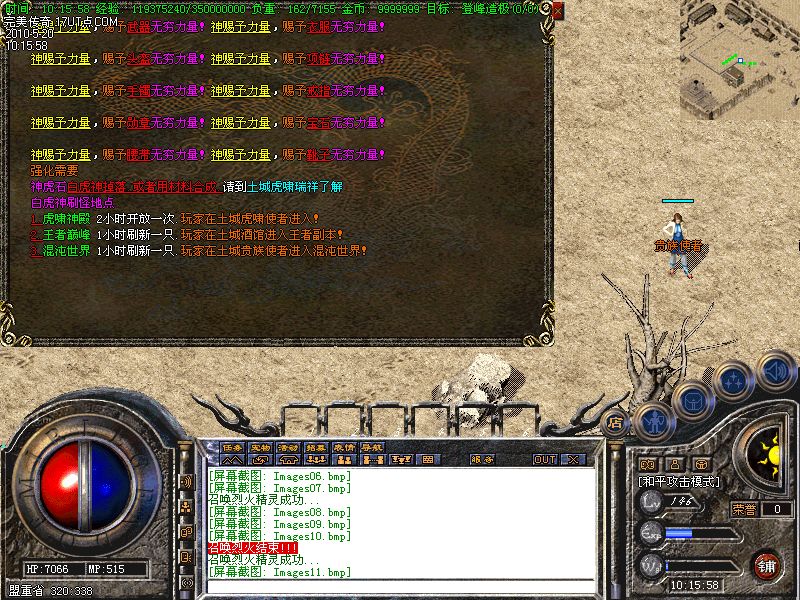Select the 衣服 armor upgrade link
800x600 pixels.
(319, 27)
